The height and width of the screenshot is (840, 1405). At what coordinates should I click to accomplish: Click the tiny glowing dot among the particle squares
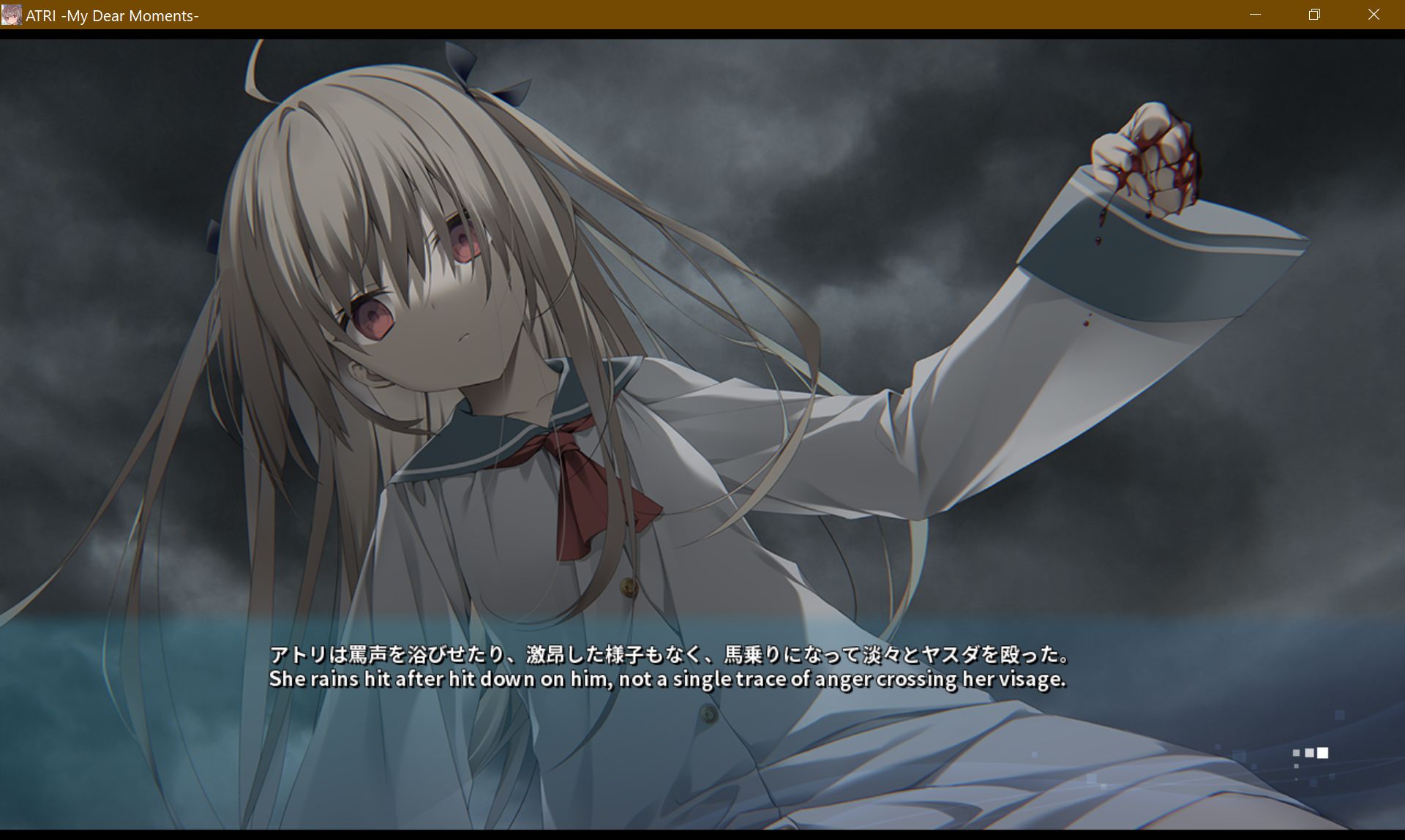point(1295,779)
